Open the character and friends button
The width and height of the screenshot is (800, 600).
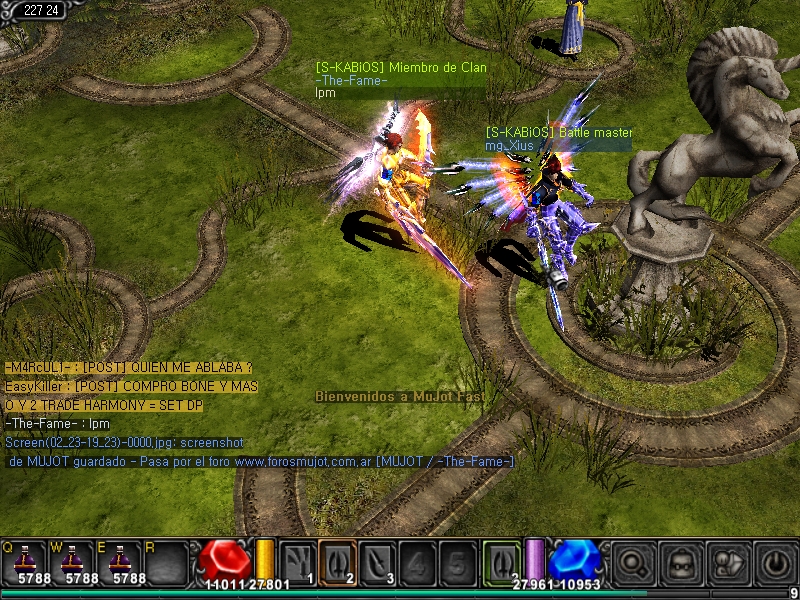[x=728, y=563]
